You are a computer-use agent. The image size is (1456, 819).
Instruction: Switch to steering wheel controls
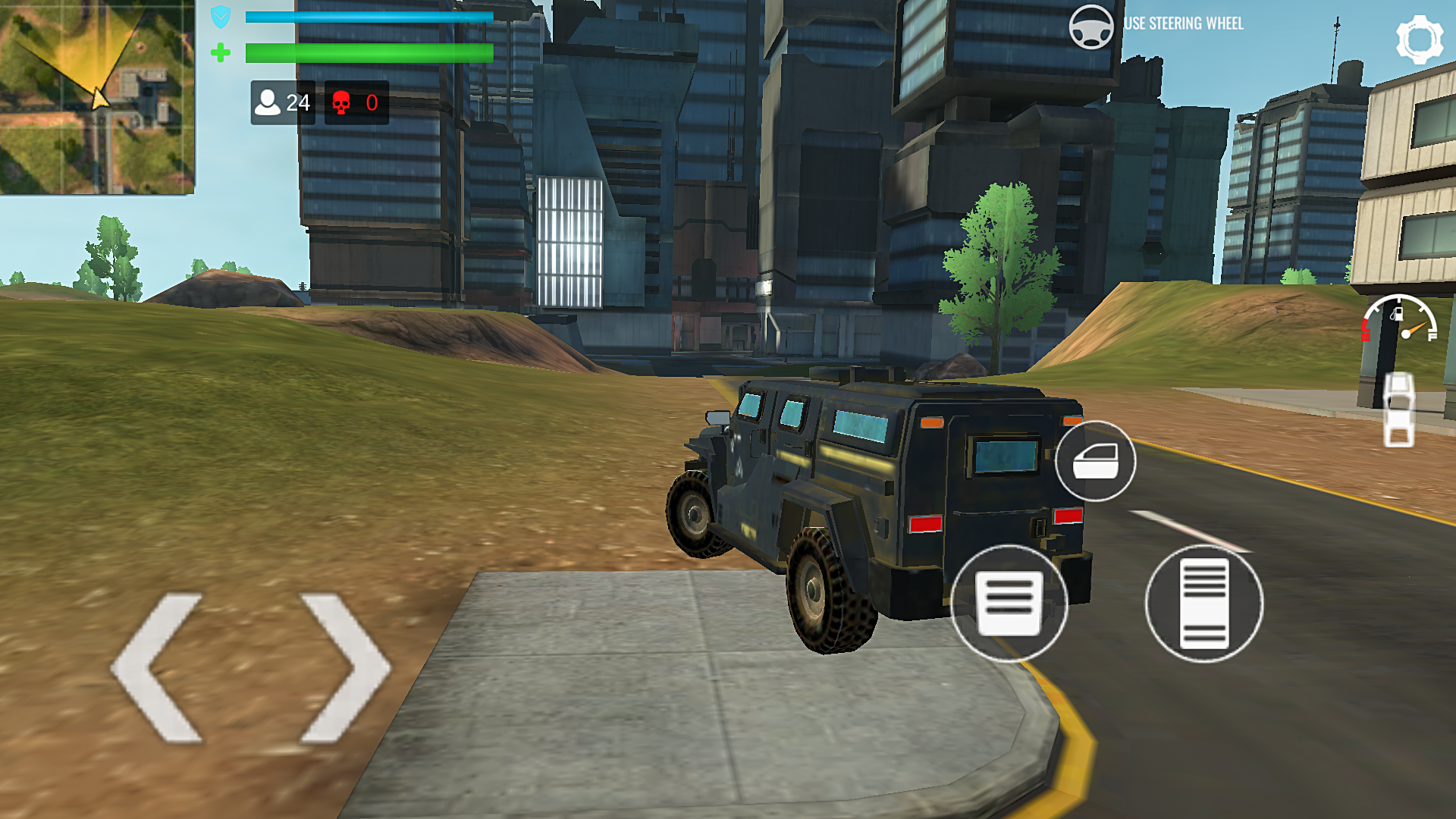coord(1091,27)
